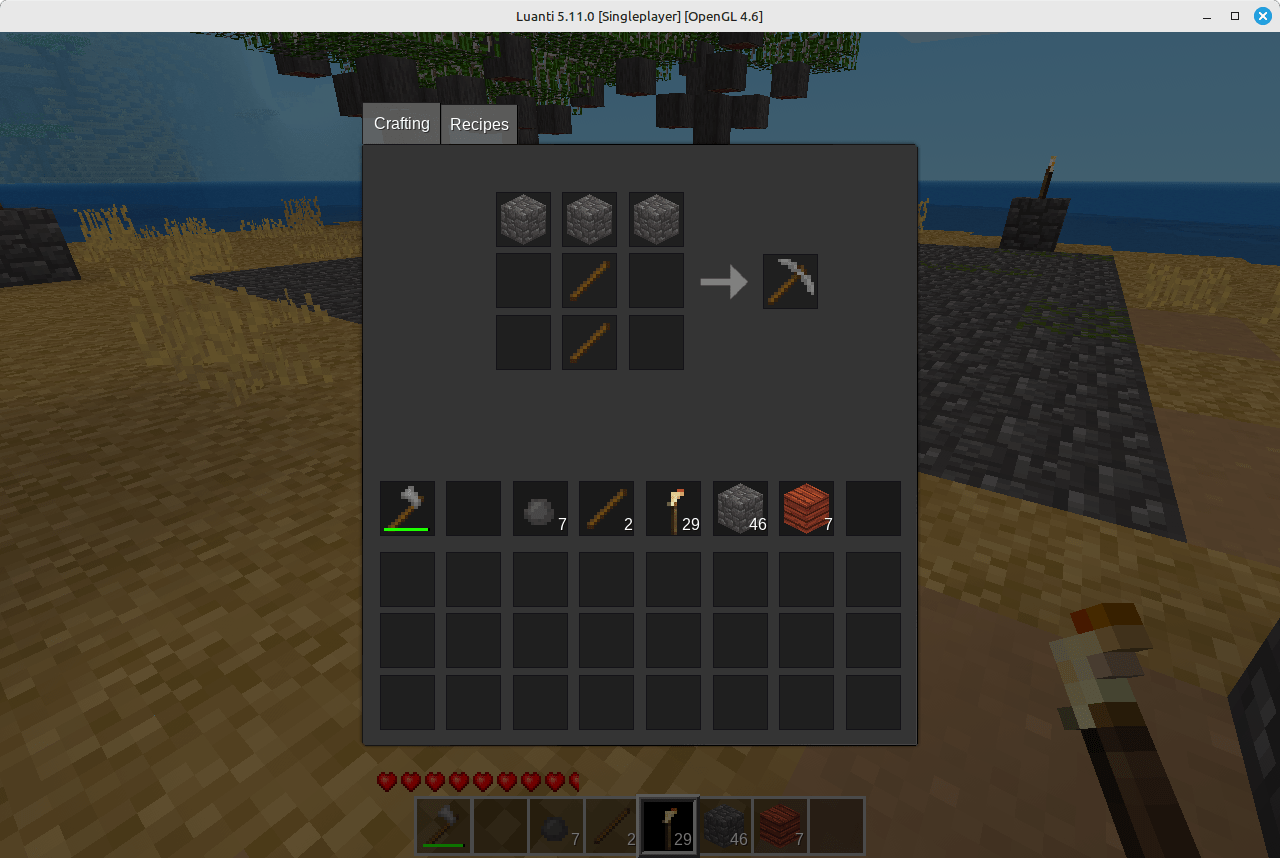Click the stone axe in the hotbar
This screenshot has width=1280, height=858.
point(443,826)
